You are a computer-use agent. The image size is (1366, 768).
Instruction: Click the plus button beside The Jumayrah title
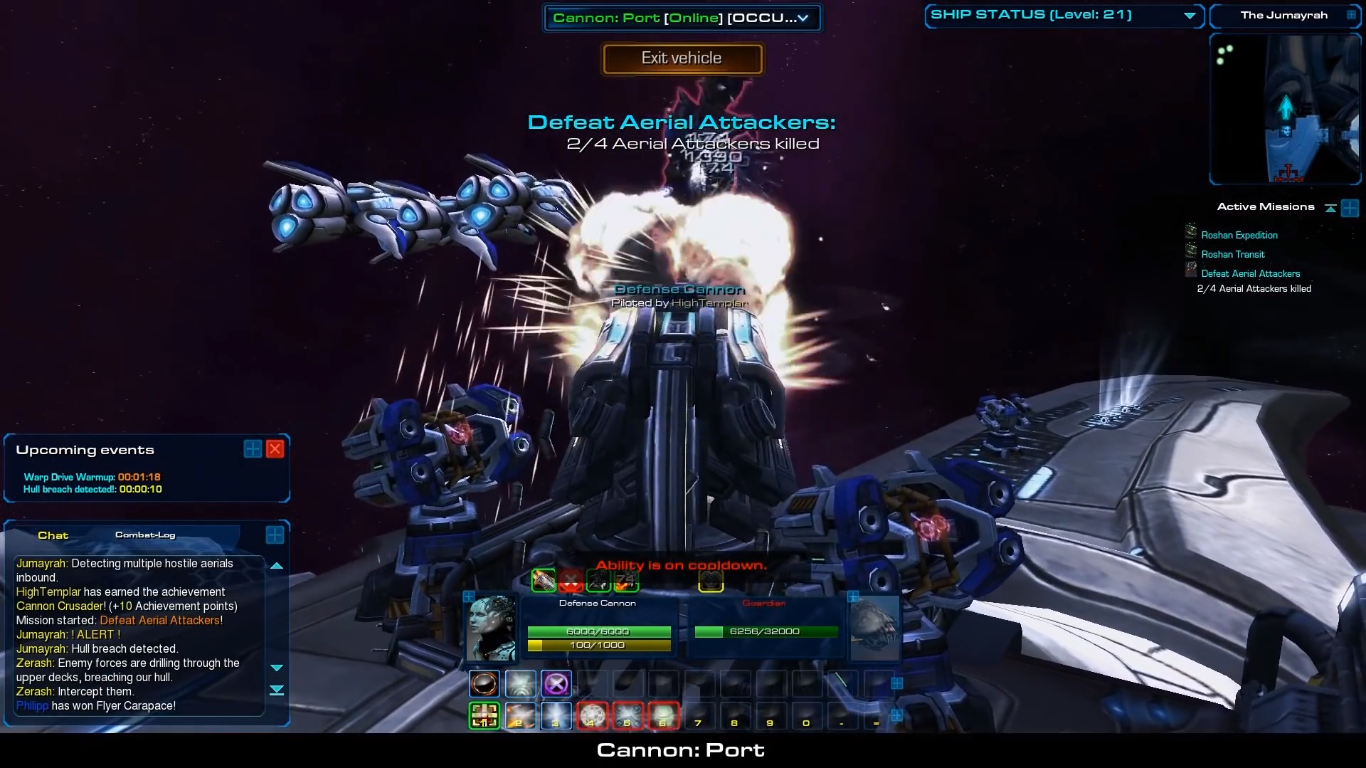[x=1352, y=16]
